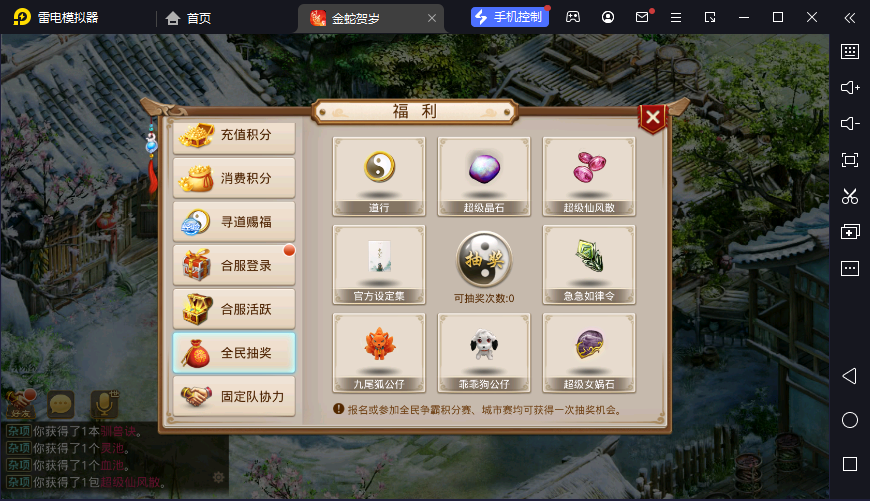This screenshot has height=501, width=870.
Task: Open the 合服登录 tab
Action: pos(234,266)
